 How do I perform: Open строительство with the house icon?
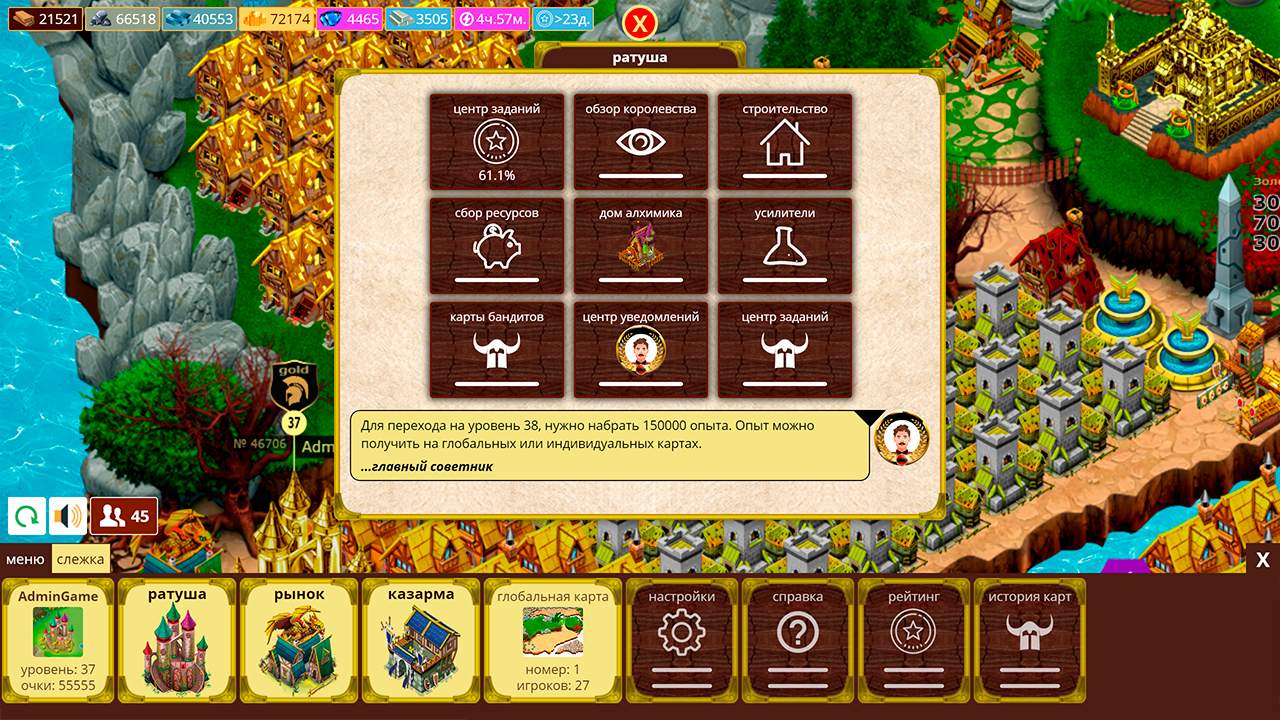785,142
